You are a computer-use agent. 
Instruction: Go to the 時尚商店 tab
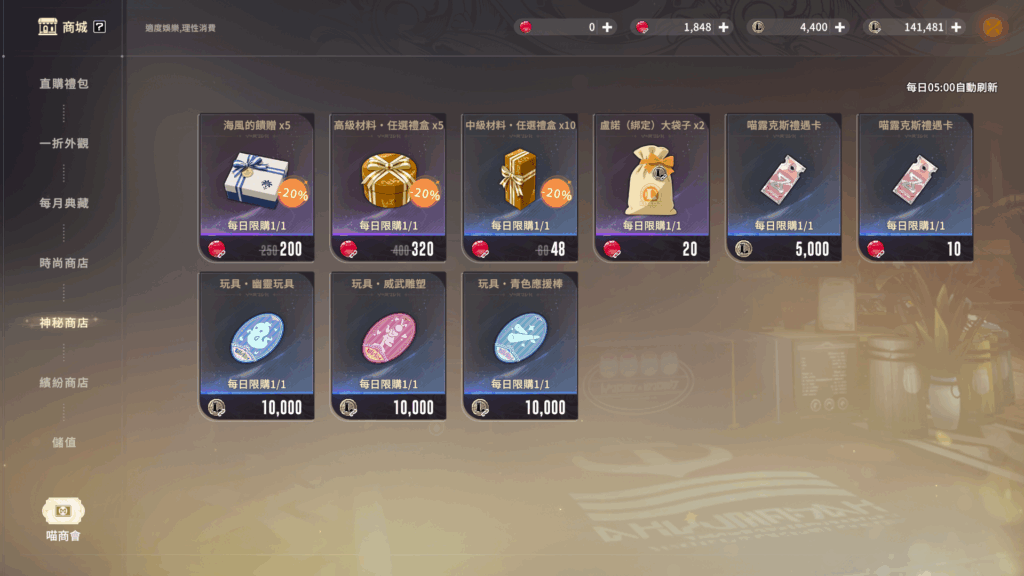(x=64, y=264)
